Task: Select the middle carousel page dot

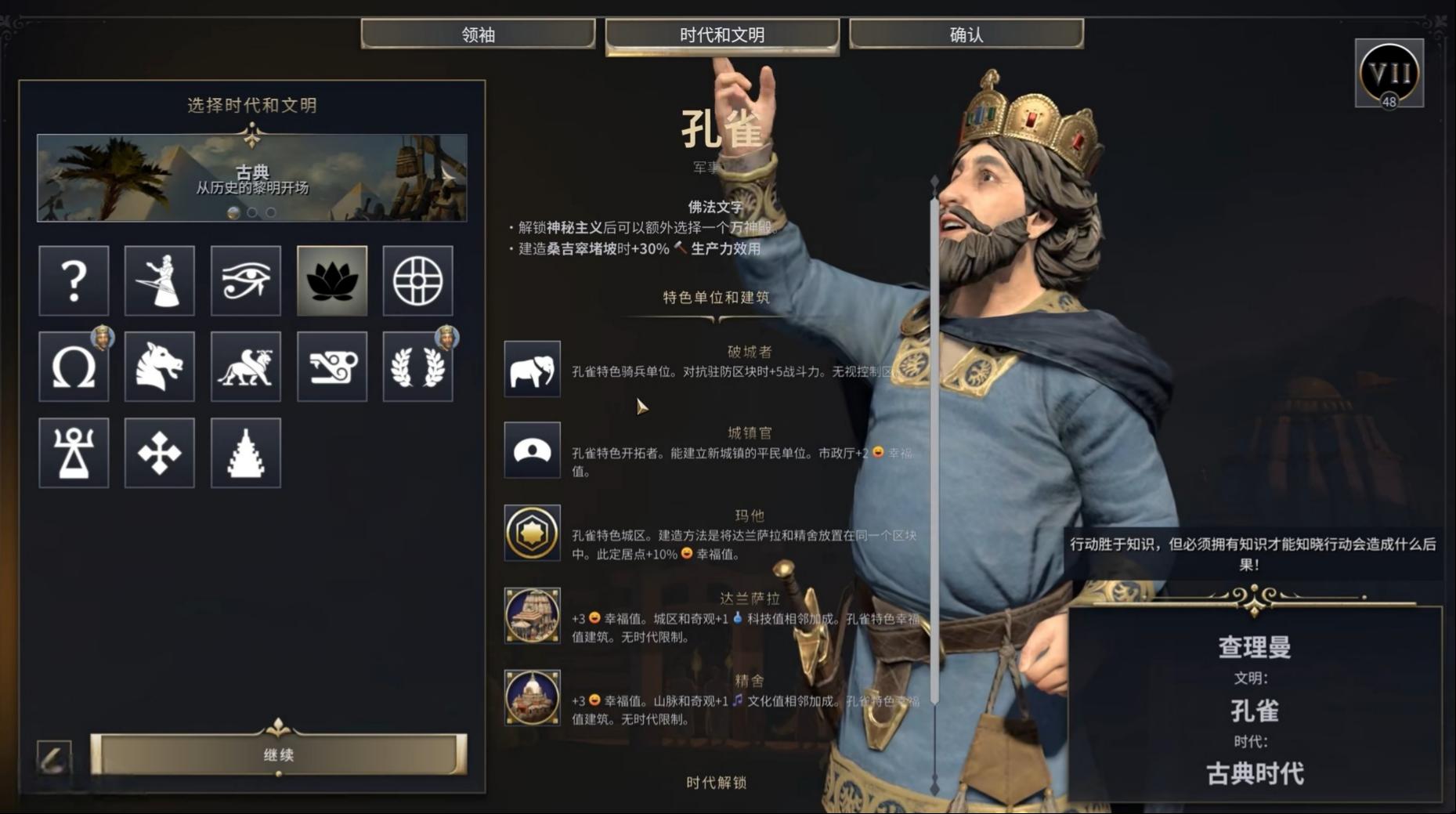Action: [251, 212]
